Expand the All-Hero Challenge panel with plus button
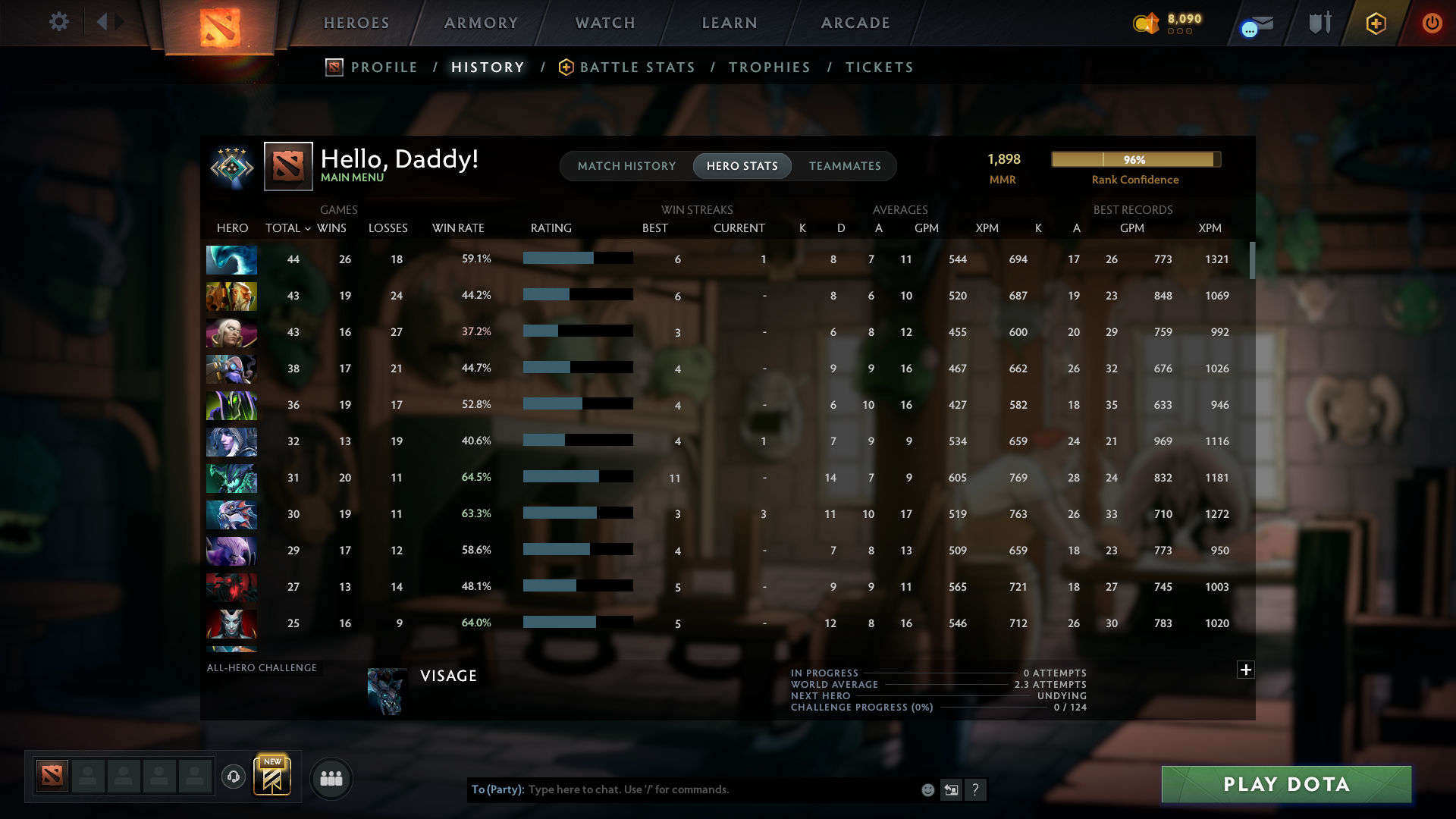This screenshot has width=1456, height=819. [x=1245, y=670]
